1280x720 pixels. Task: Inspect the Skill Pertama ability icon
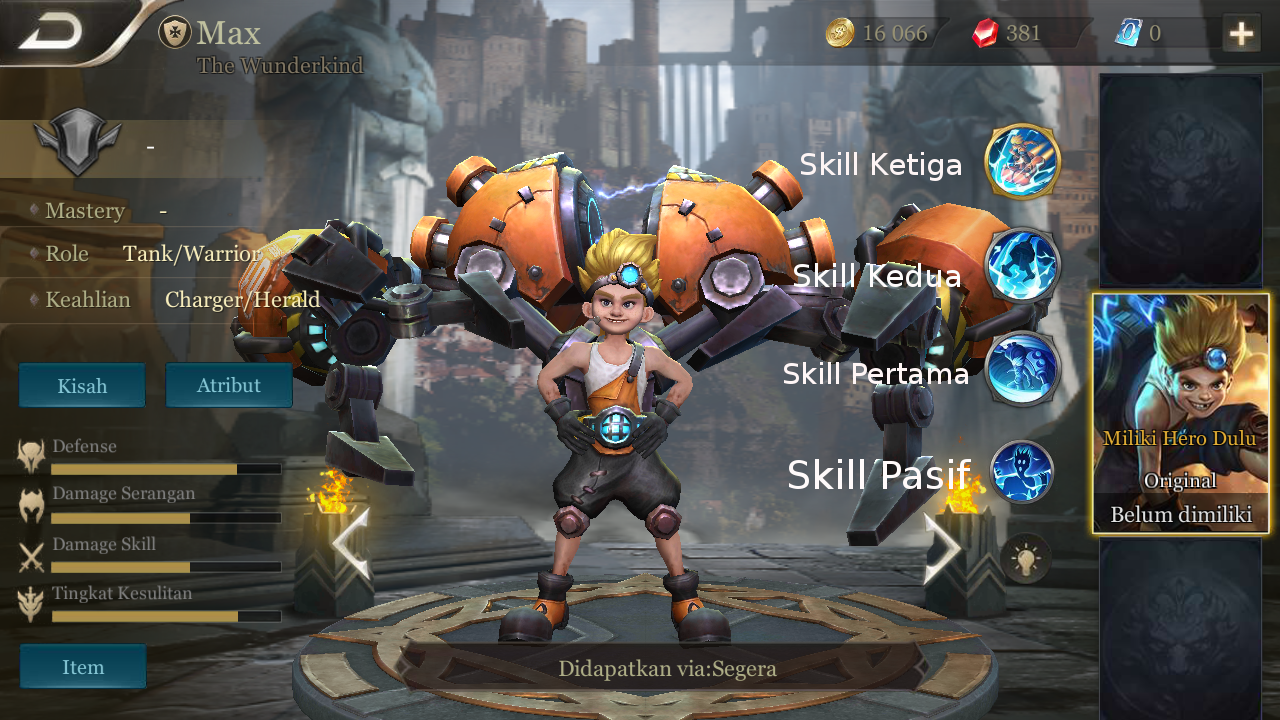pyautogui.click(x=1022, y=368)
